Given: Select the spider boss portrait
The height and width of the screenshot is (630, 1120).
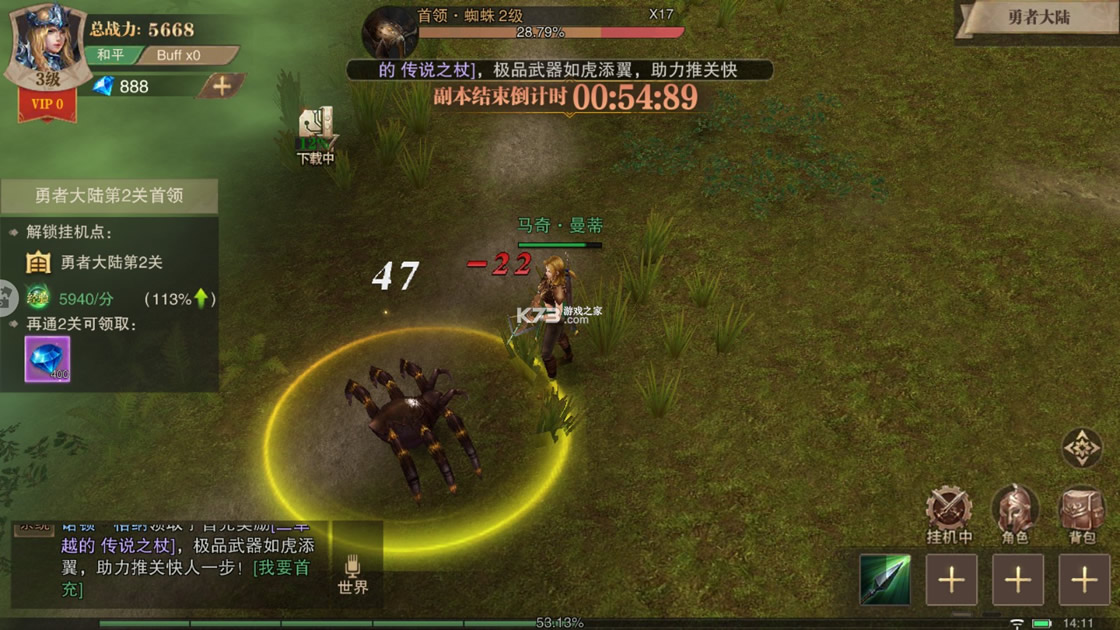Looking at the screenshot, I should [388, 34].
